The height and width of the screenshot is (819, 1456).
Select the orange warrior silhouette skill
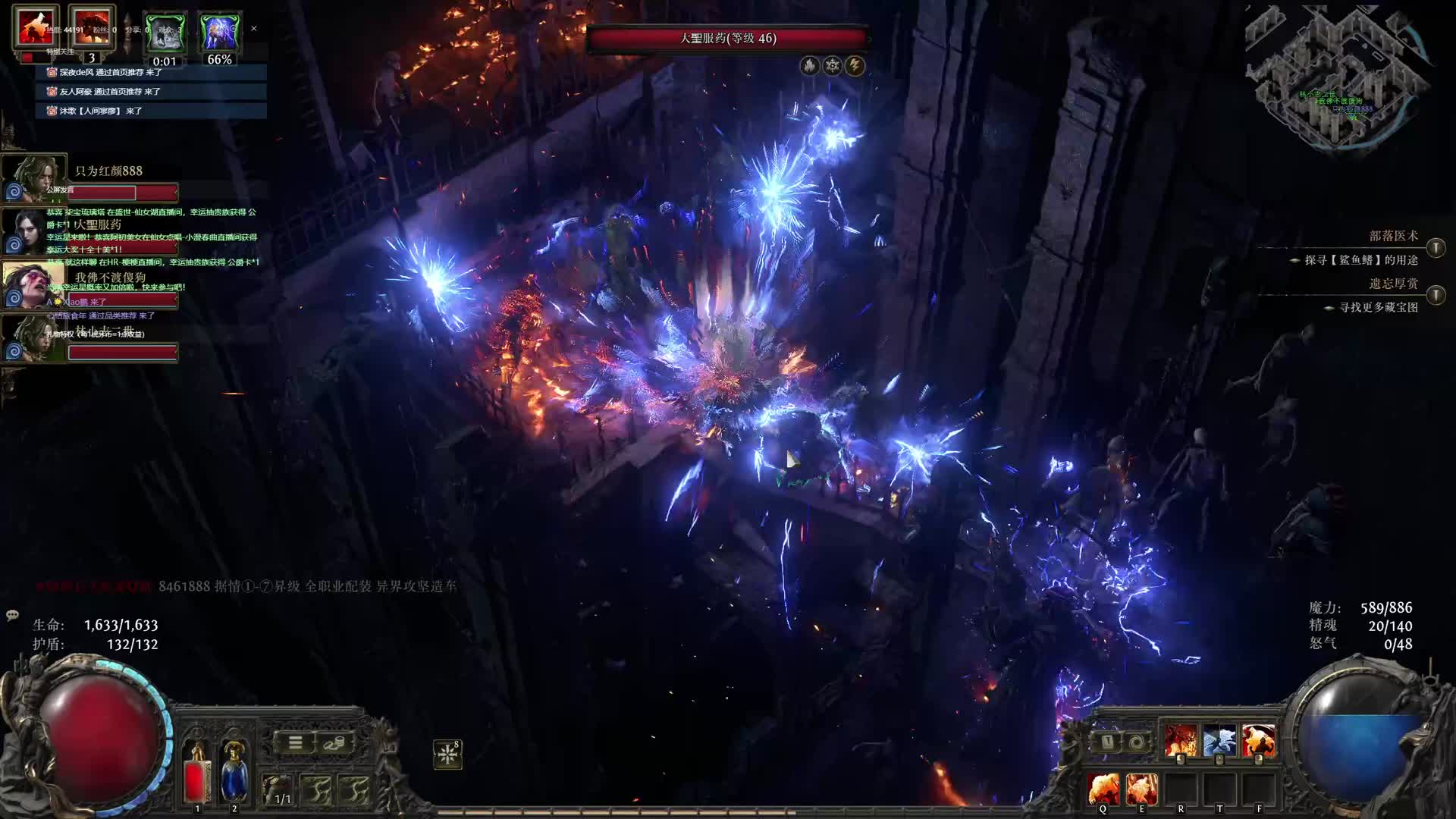1259,740
